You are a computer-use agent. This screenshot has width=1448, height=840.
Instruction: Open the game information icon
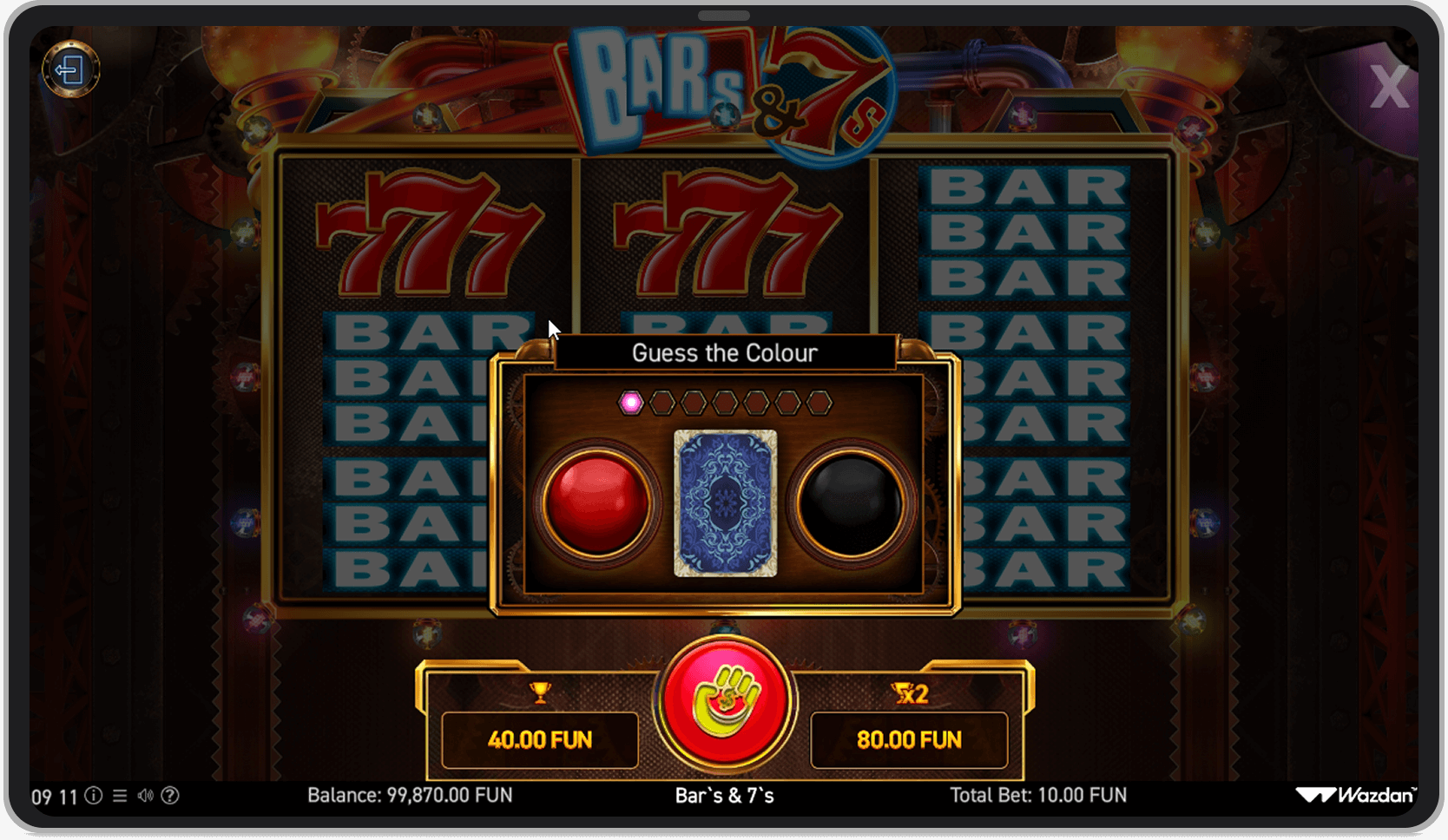(x=94, y=796)
